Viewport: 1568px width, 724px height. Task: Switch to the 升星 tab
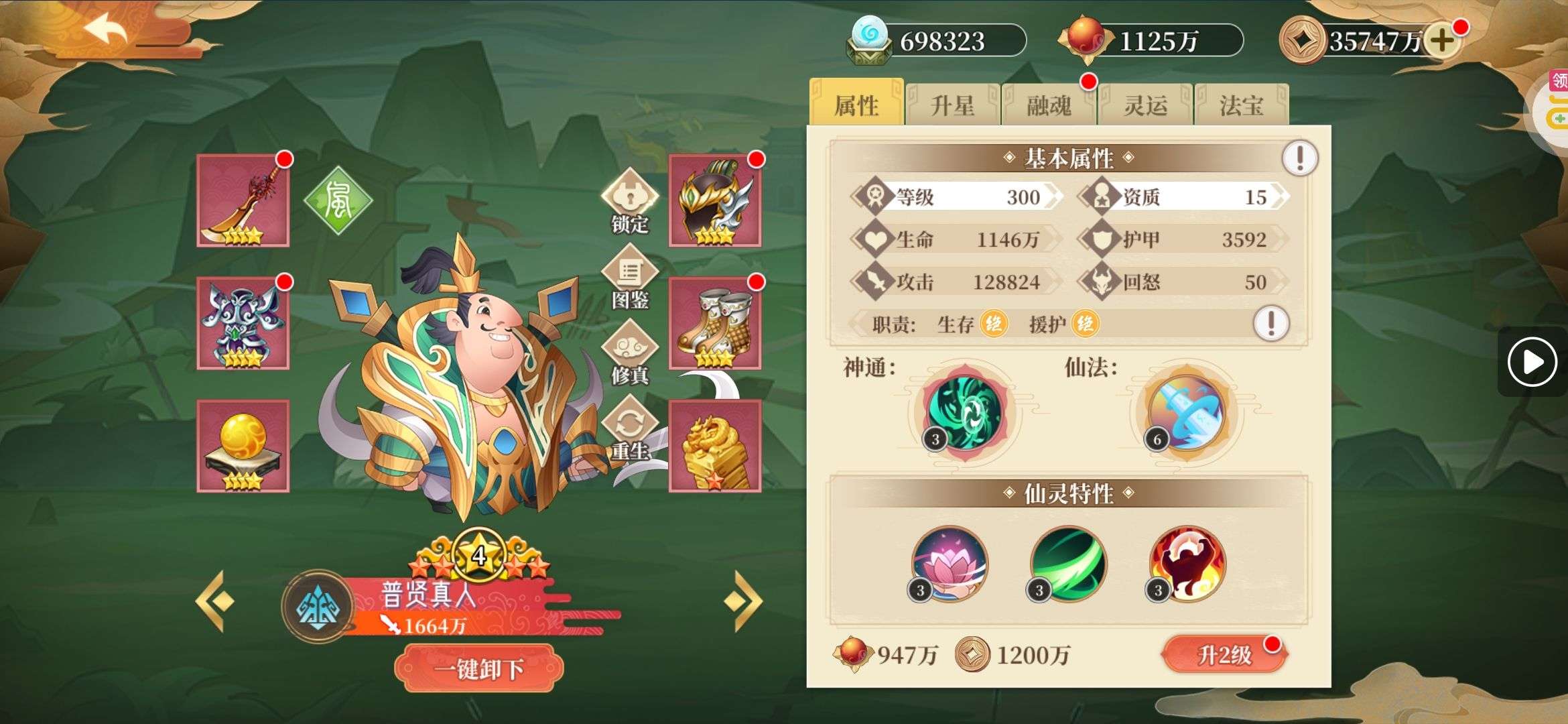(x=952, y=105)
